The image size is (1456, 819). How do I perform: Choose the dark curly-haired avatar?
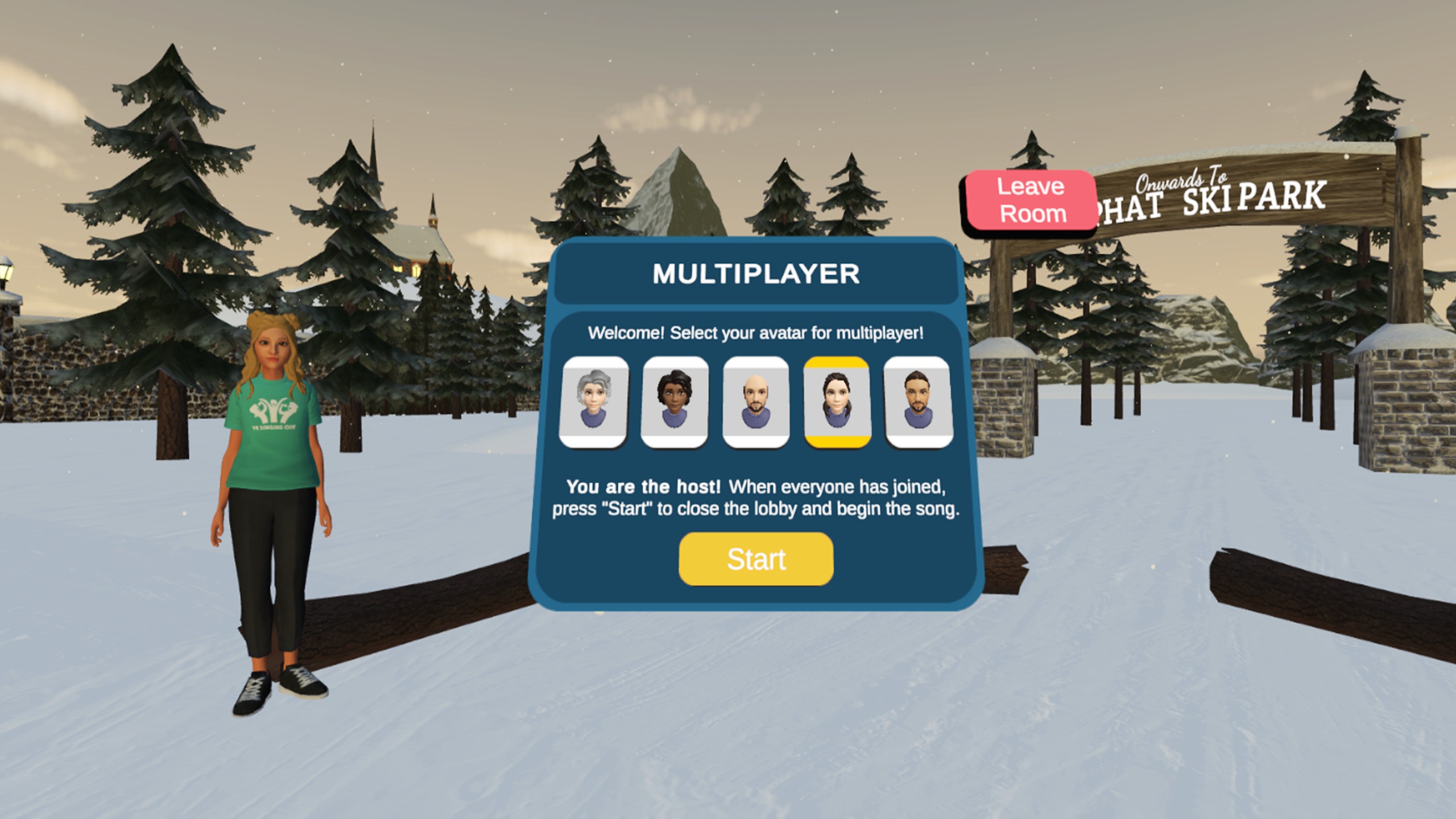pyautogui.click(x=675, y=402)
